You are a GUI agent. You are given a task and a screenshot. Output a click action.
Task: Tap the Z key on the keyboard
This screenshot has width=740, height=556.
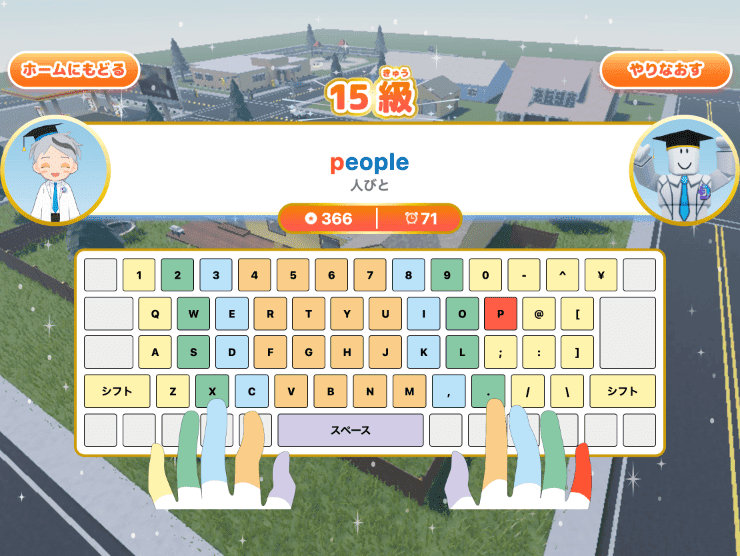click(173, 391)
